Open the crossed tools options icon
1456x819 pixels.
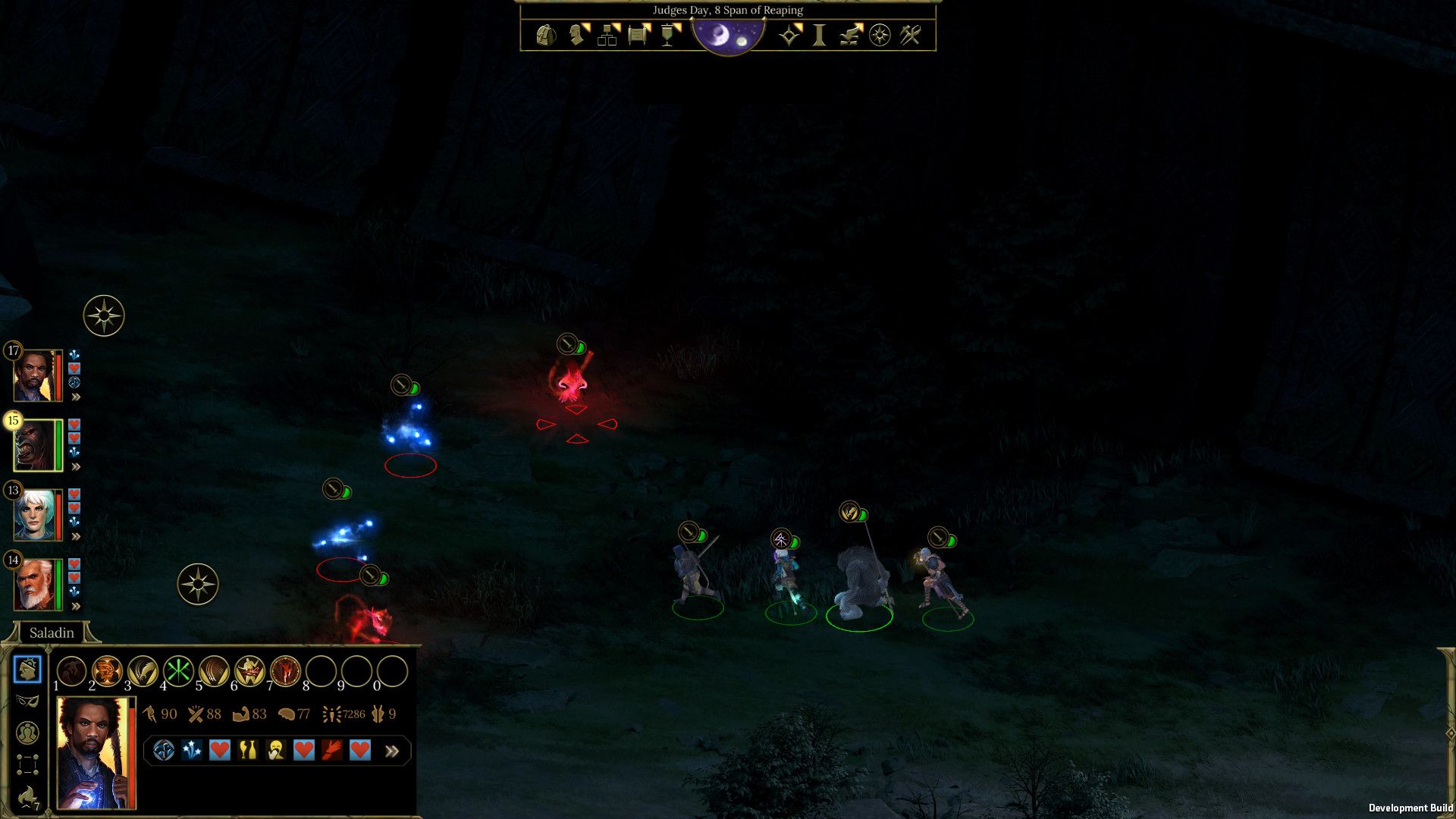[910, 35]
